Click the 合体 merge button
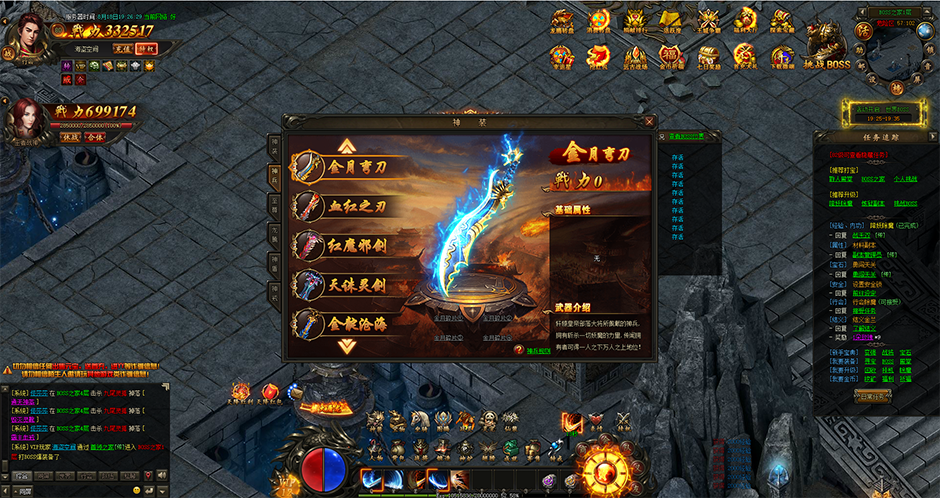The width and height of the screenshot is (940, 498). click(x=95, y=136)
